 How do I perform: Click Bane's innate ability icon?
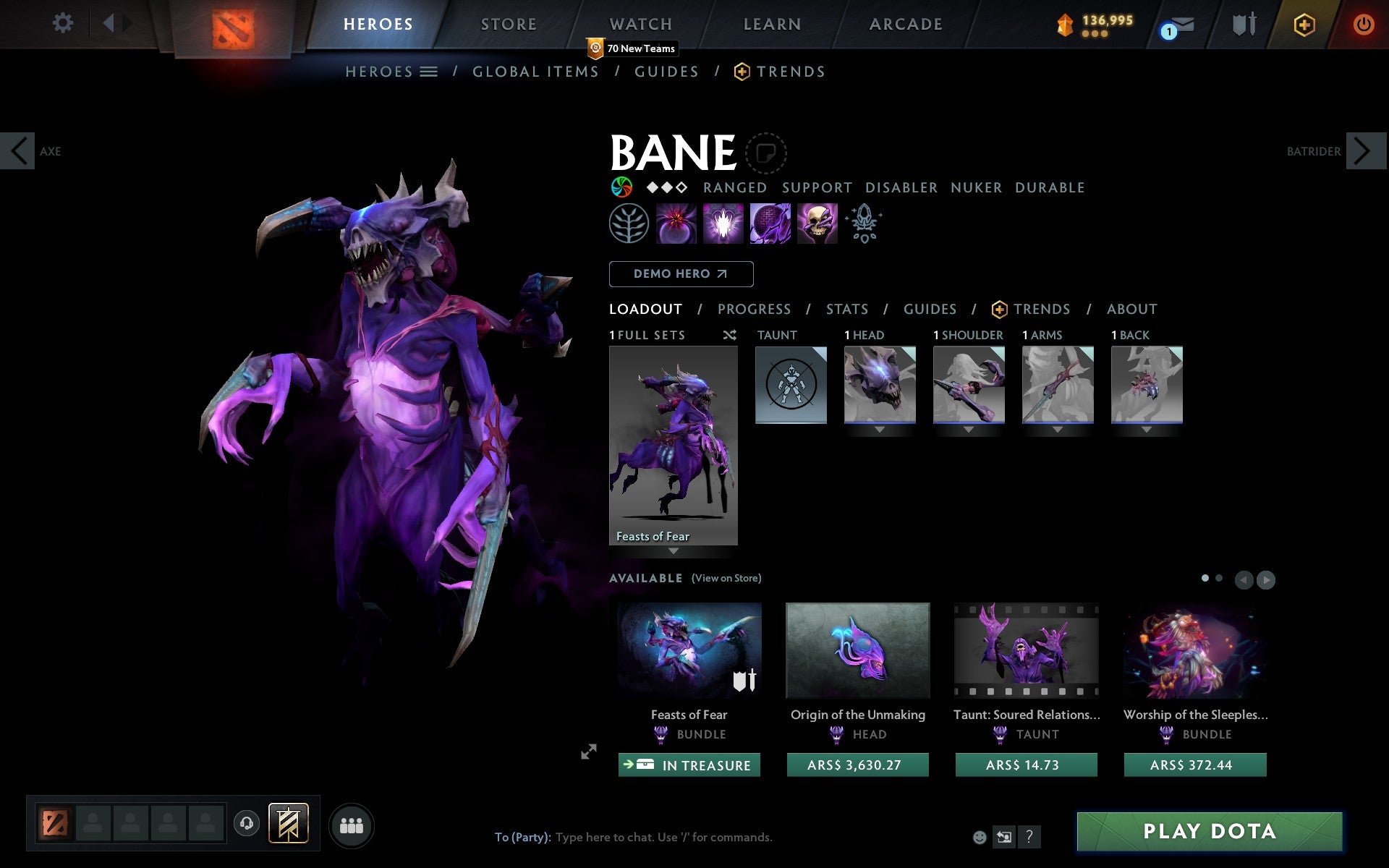click(x=865, y=224)
